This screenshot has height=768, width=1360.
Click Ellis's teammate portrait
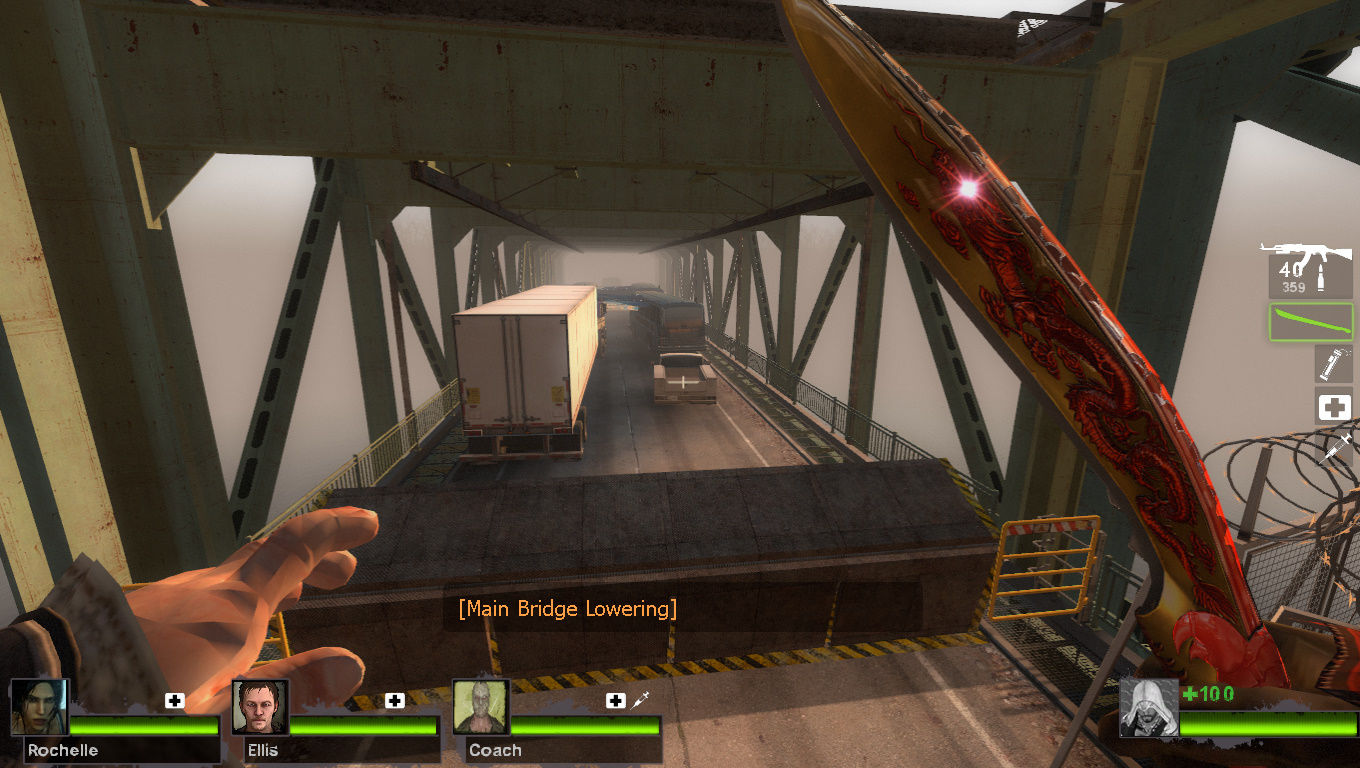261,708
